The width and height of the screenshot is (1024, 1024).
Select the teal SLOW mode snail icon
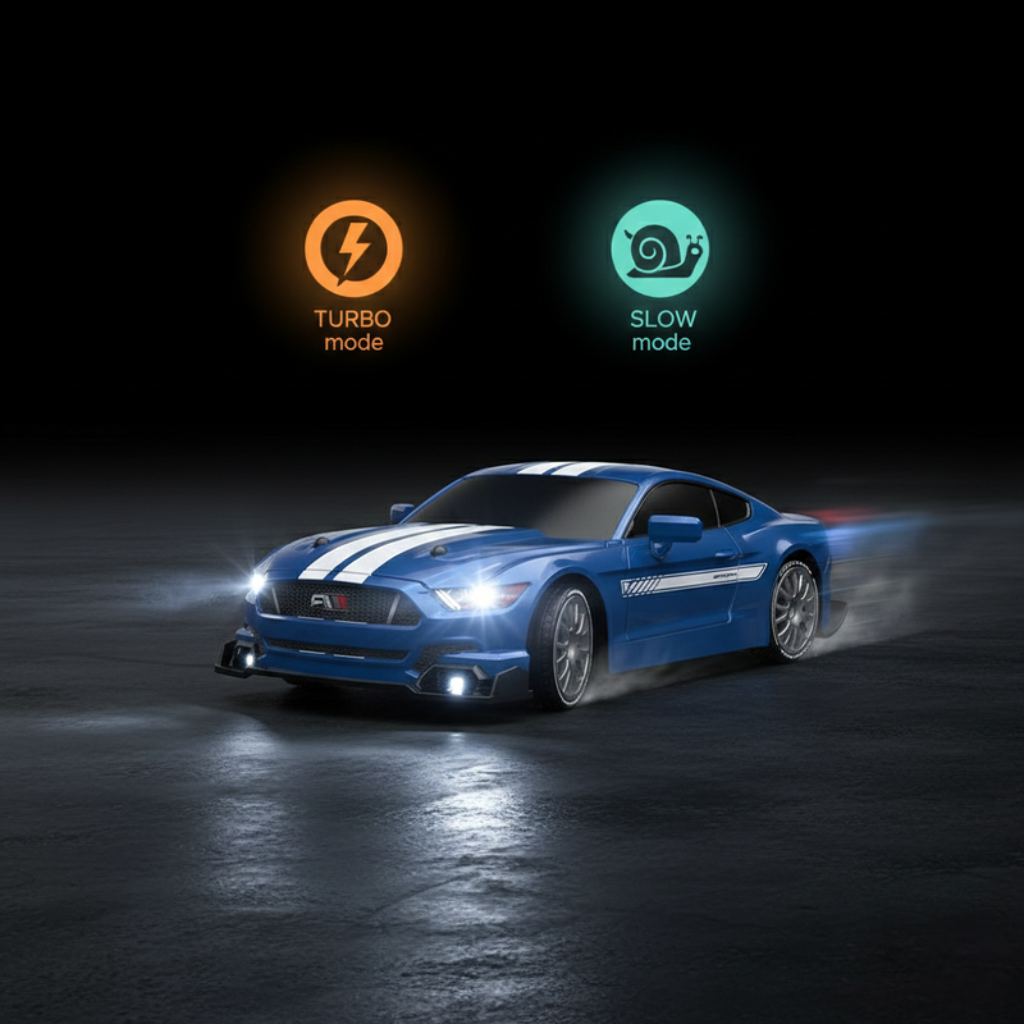click(660, 248)
